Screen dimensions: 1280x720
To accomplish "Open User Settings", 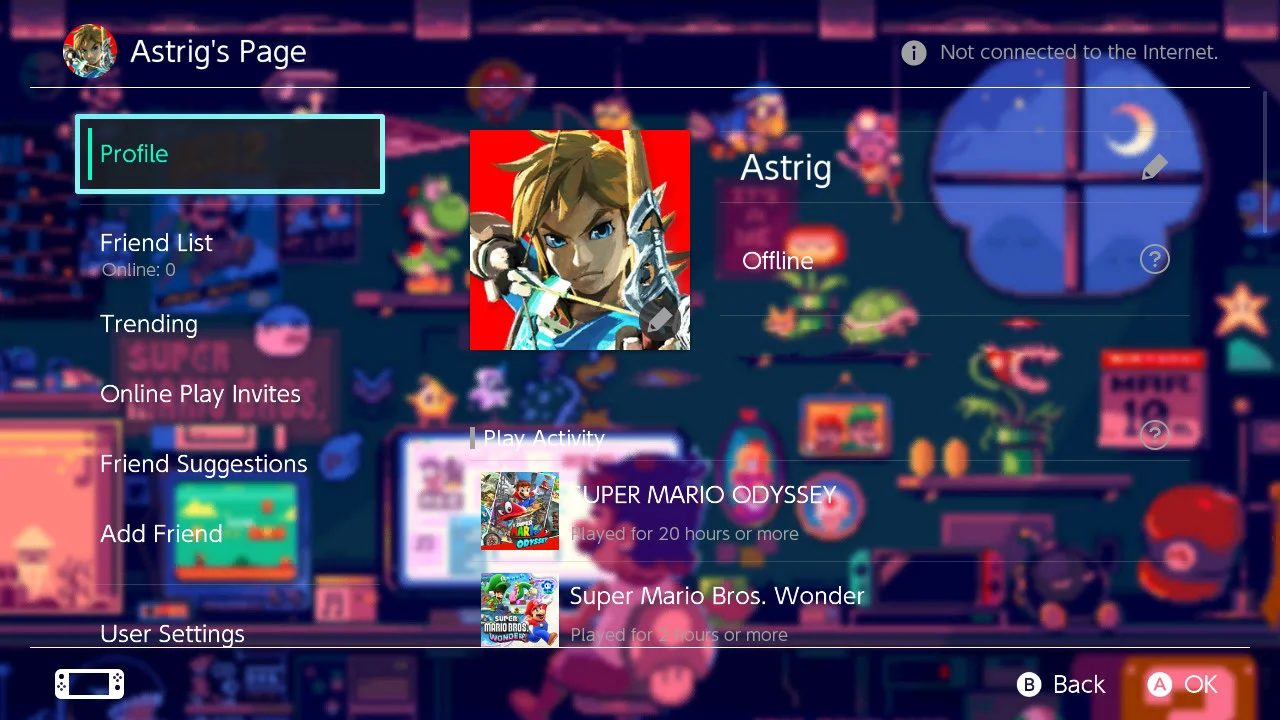I will (172, 633).
